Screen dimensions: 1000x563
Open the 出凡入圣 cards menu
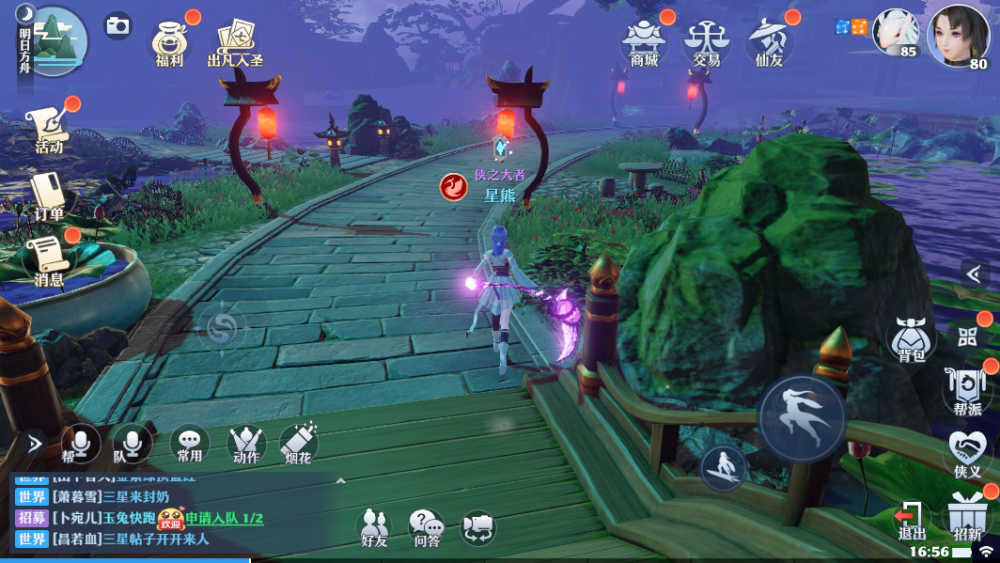[x=235, y=40]
